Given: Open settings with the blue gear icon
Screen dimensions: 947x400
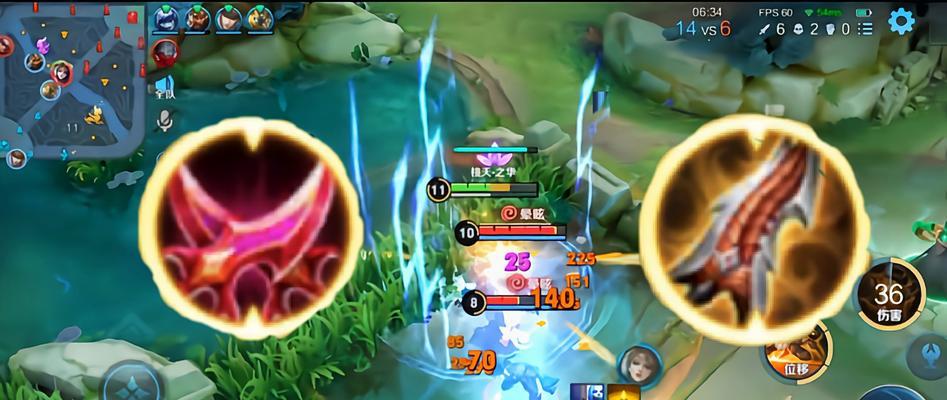Looking at the screenshot, I should tap(901, 21).
